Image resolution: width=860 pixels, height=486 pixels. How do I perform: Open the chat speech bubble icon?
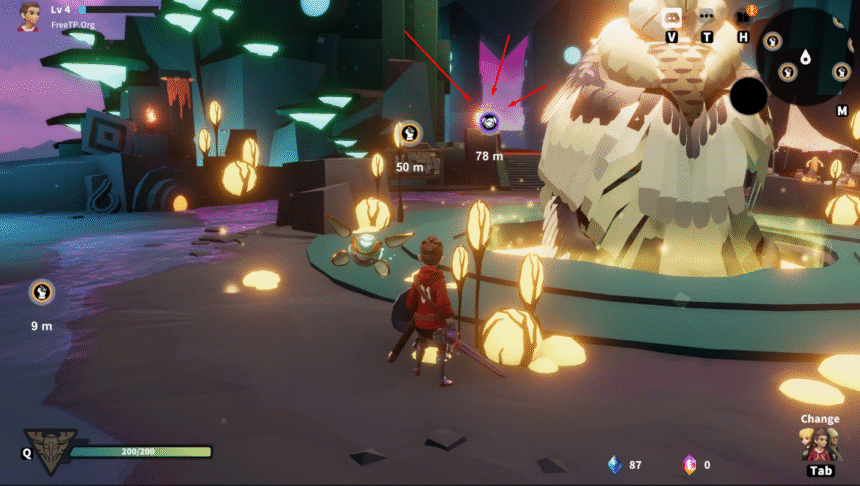707,16
